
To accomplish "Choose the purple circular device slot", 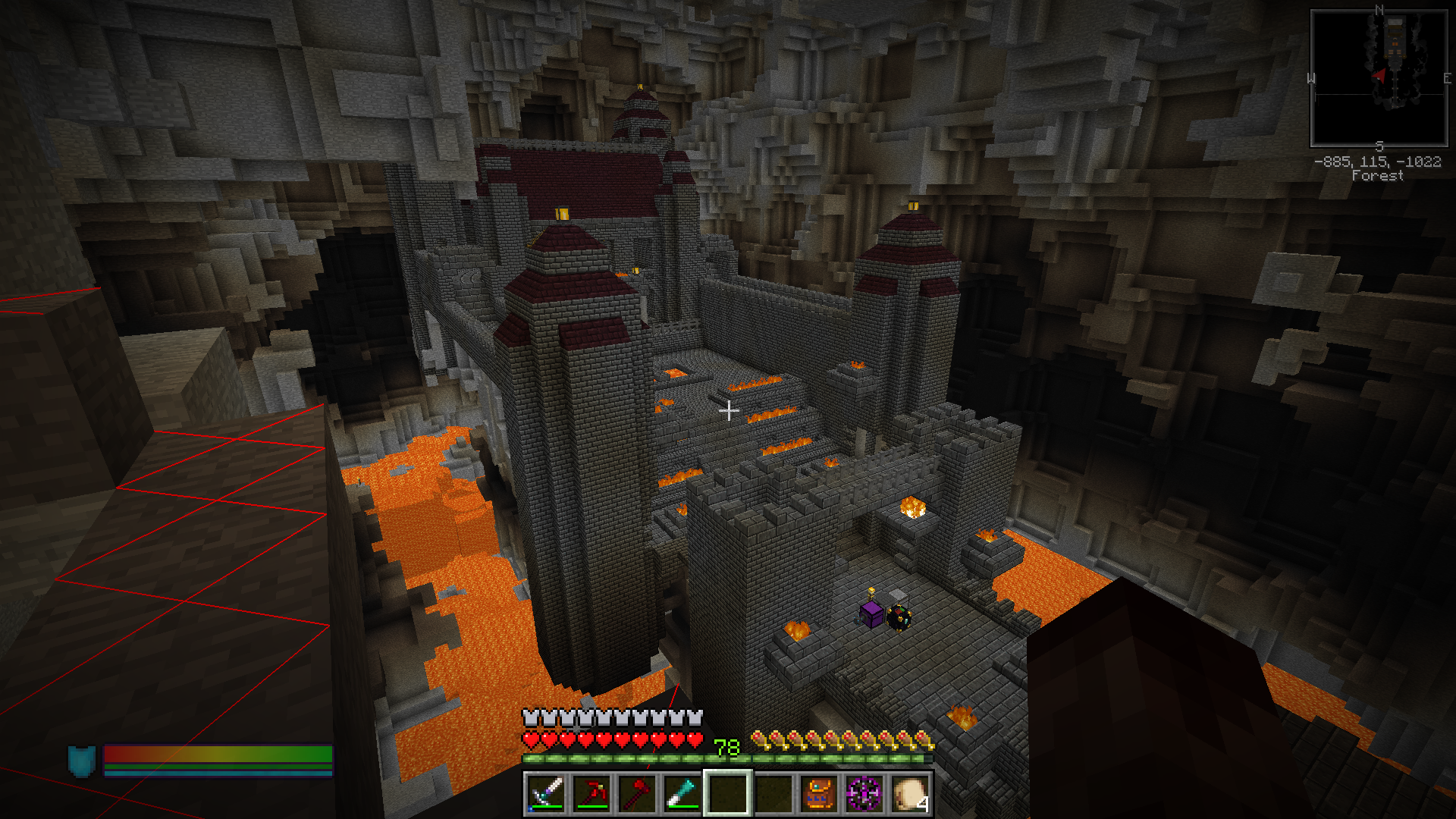I will pyautogui.click(x=864, y=793).
